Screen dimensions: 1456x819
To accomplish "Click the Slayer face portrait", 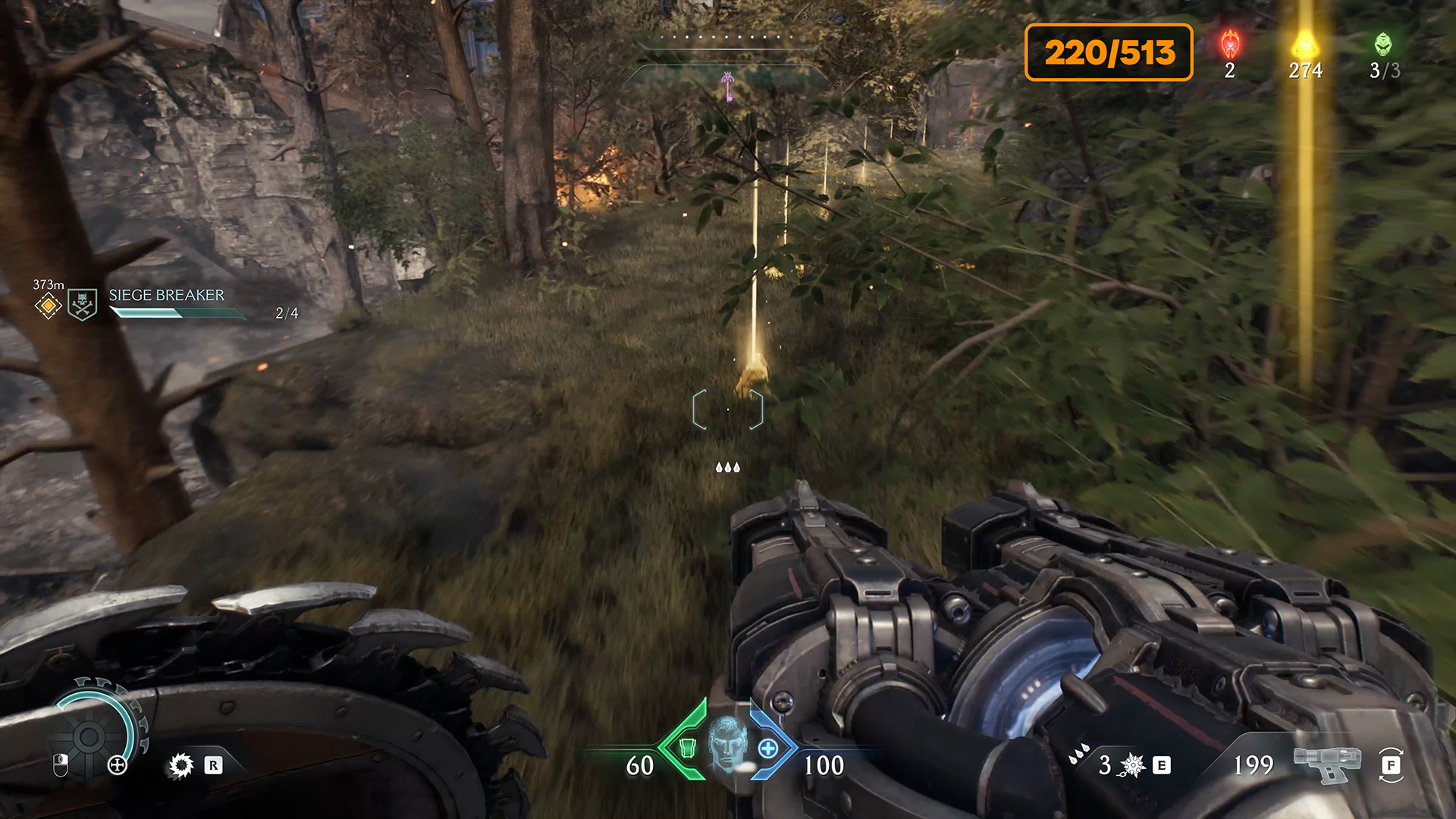I will point(728,745).
